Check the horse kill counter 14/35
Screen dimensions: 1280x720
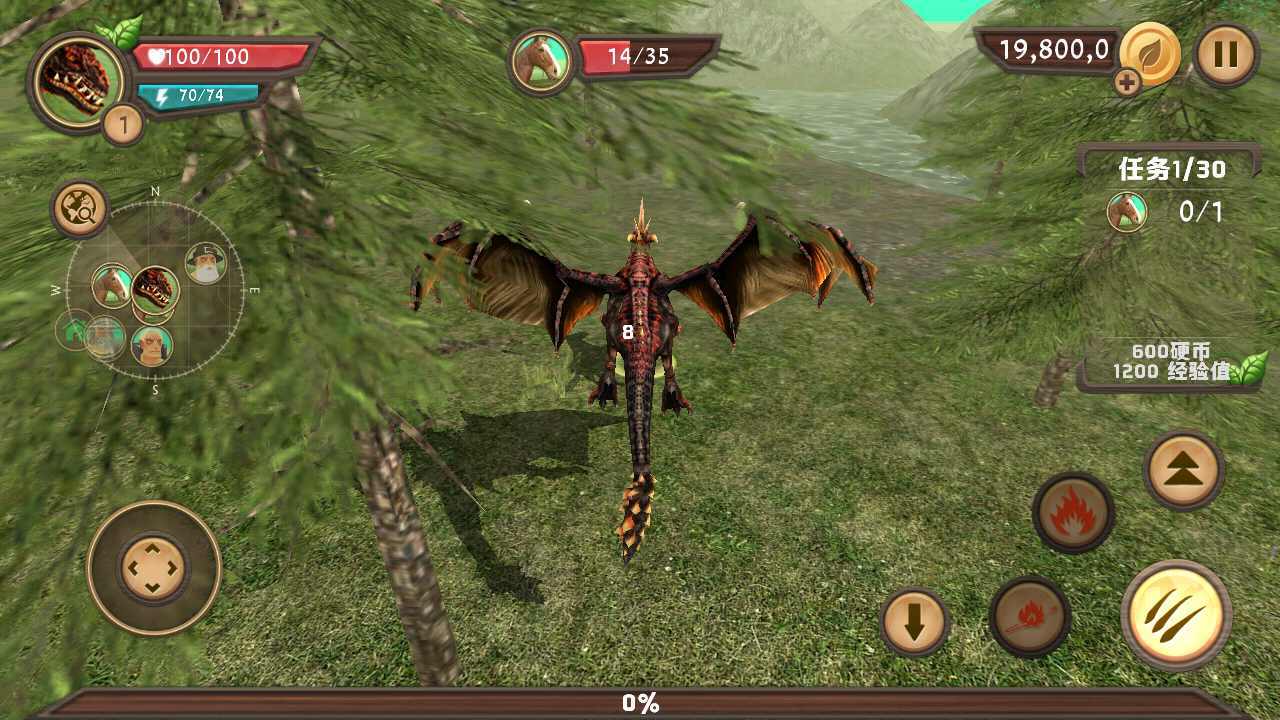click(640, 57)
